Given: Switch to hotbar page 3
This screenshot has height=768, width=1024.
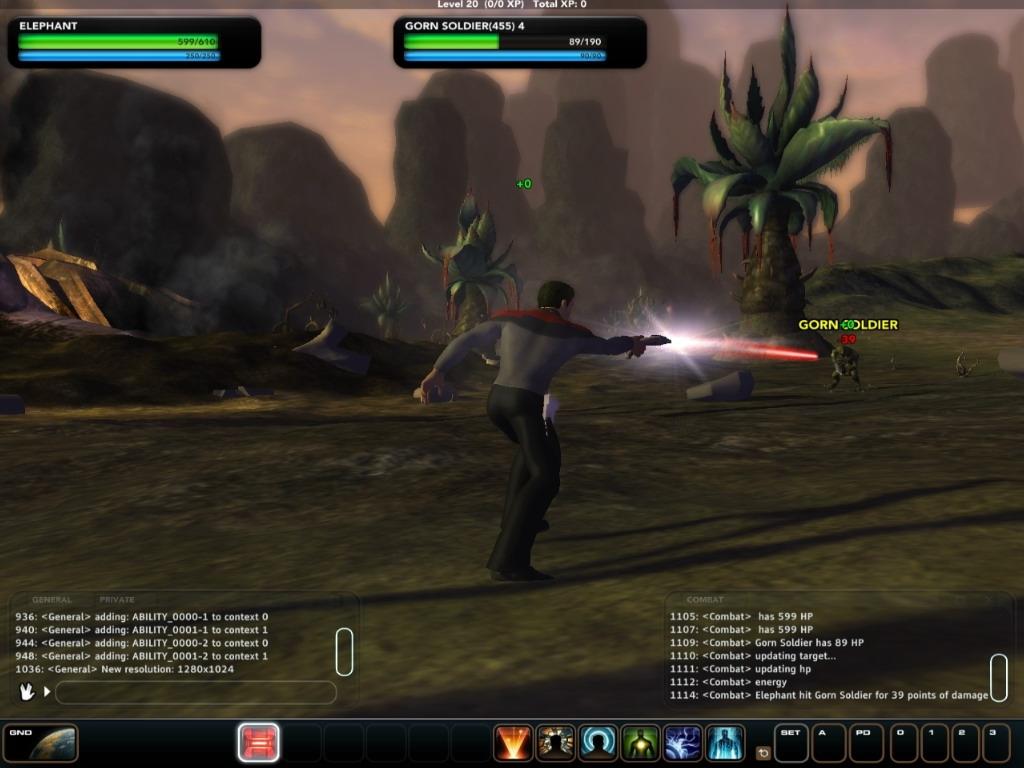Looking at the screenshot, I should (996, 743).
